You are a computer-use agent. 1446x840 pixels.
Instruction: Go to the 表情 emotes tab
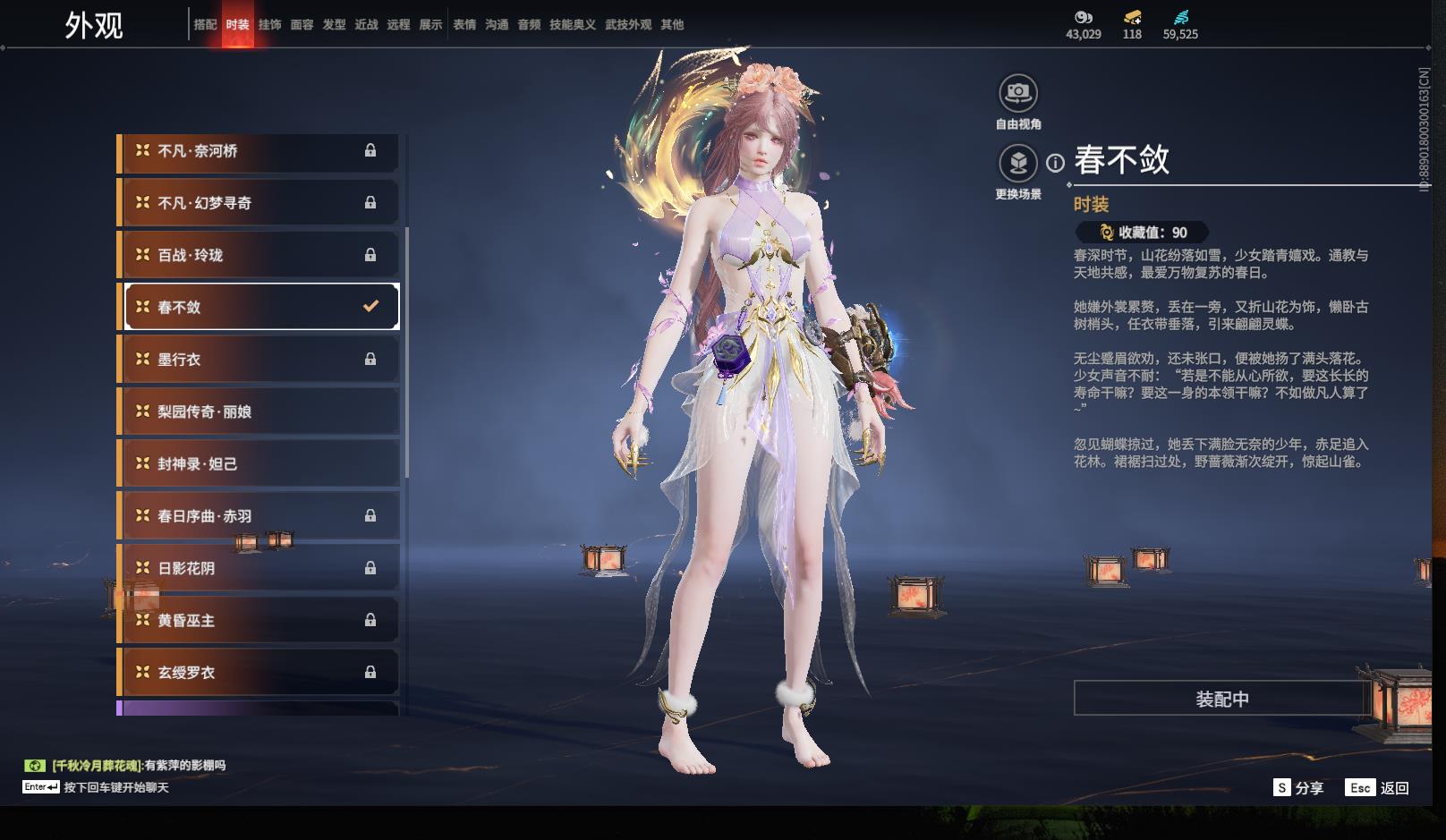[464, 25]
